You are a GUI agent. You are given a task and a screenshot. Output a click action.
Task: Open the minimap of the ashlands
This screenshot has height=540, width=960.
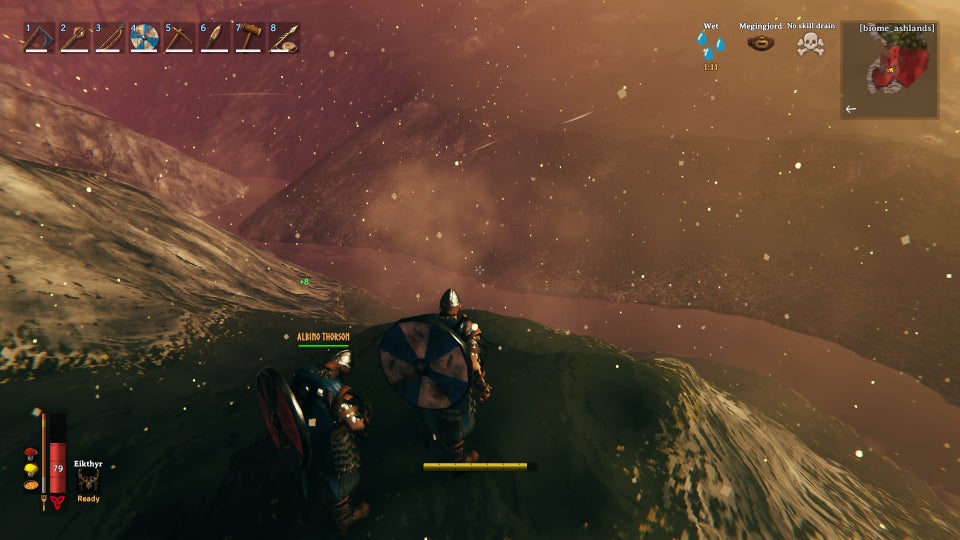tap(889, 70)
